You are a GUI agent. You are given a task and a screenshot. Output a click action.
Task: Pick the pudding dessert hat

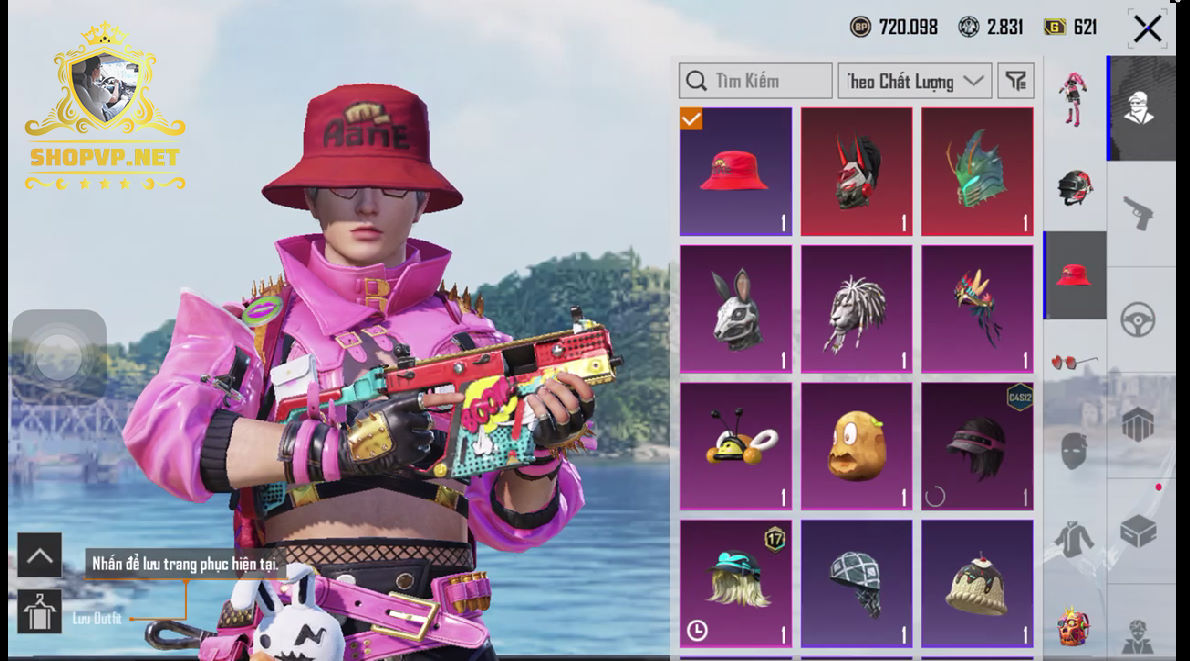click(x=977, y=583)
